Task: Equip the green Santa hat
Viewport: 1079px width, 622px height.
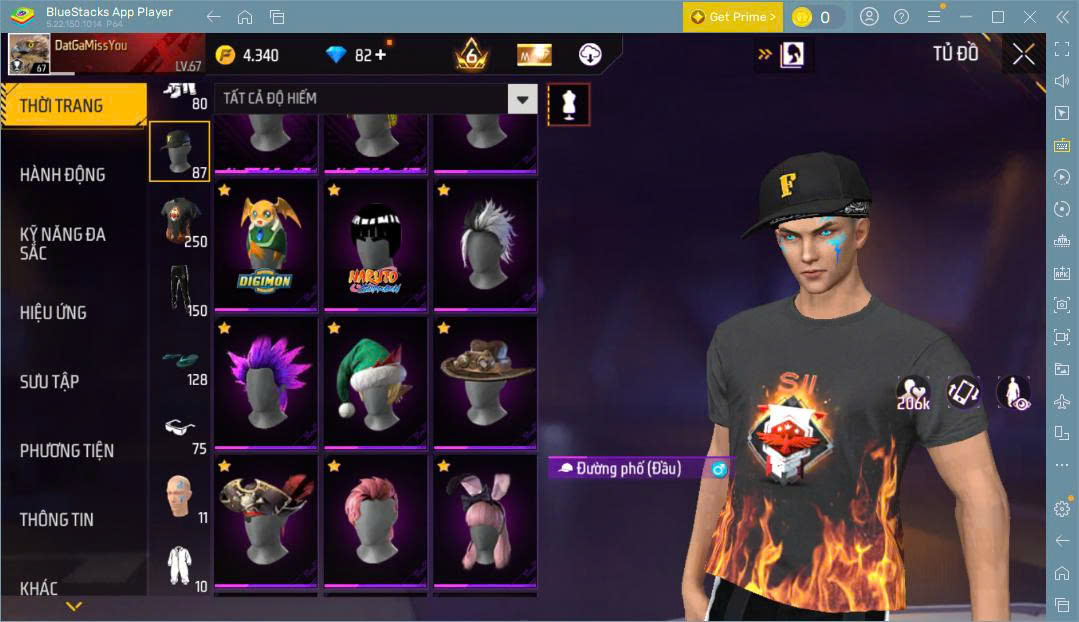Action: coord(374,381)
